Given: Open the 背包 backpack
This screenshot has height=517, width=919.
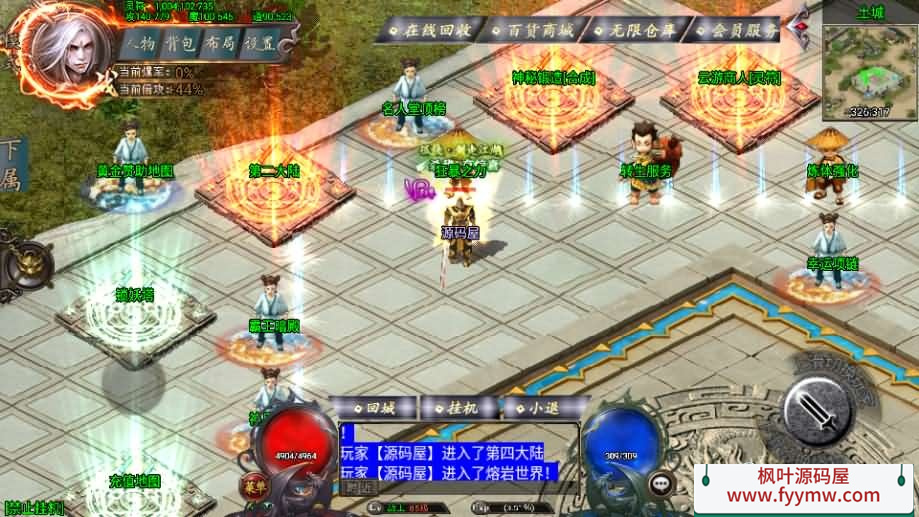Looking at the screenshot, I should [182, 45].
